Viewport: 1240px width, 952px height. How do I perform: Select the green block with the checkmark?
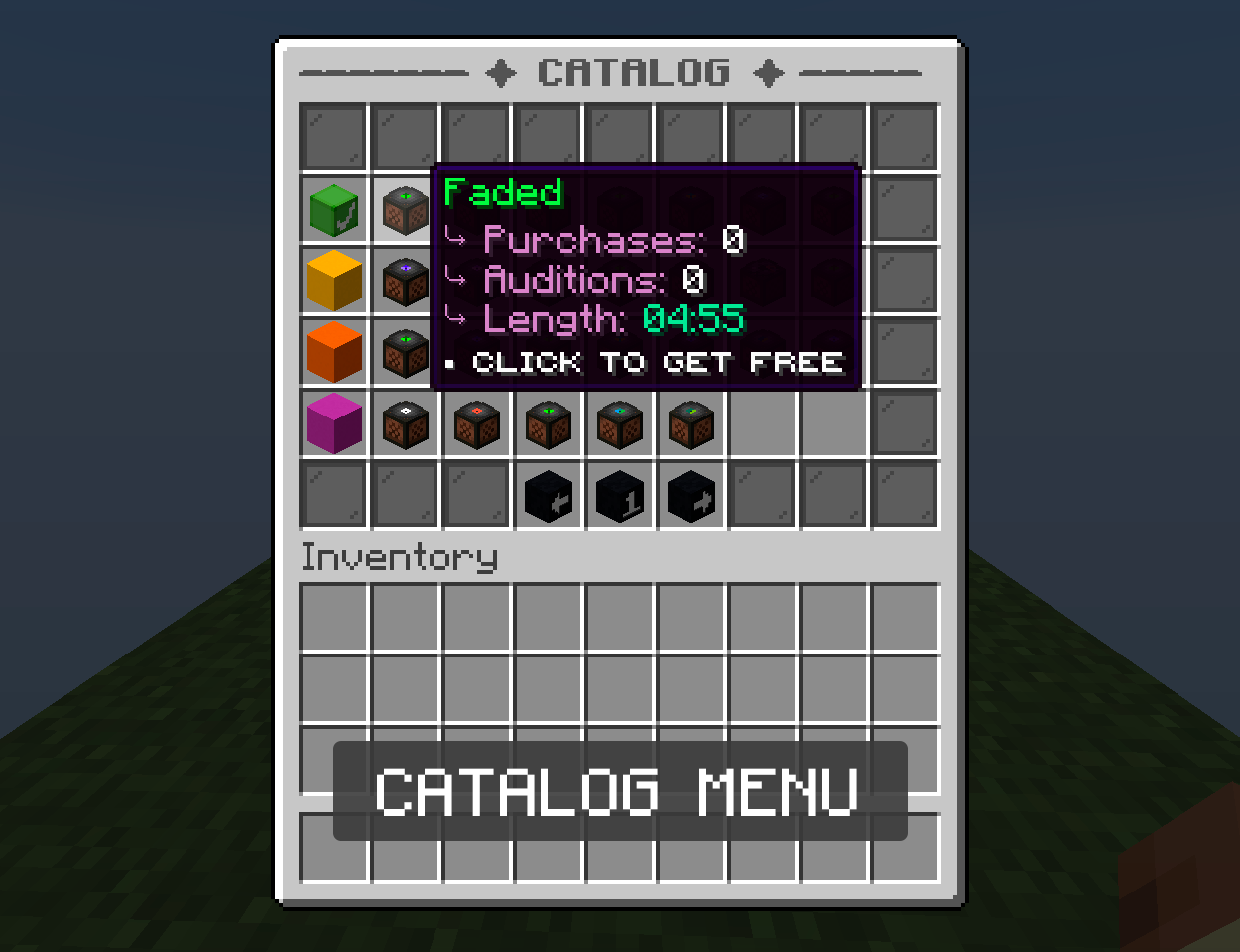[334, 210]
